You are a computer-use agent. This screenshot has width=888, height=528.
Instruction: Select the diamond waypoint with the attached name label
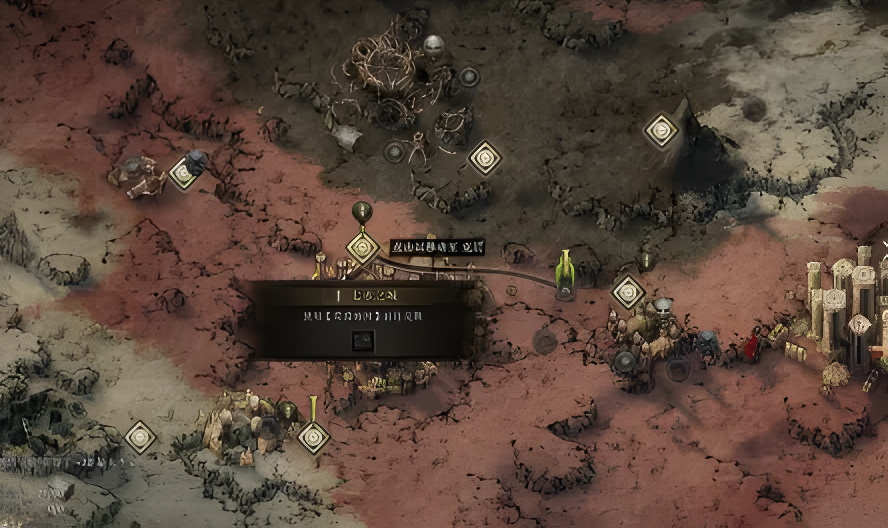[362, 246]
